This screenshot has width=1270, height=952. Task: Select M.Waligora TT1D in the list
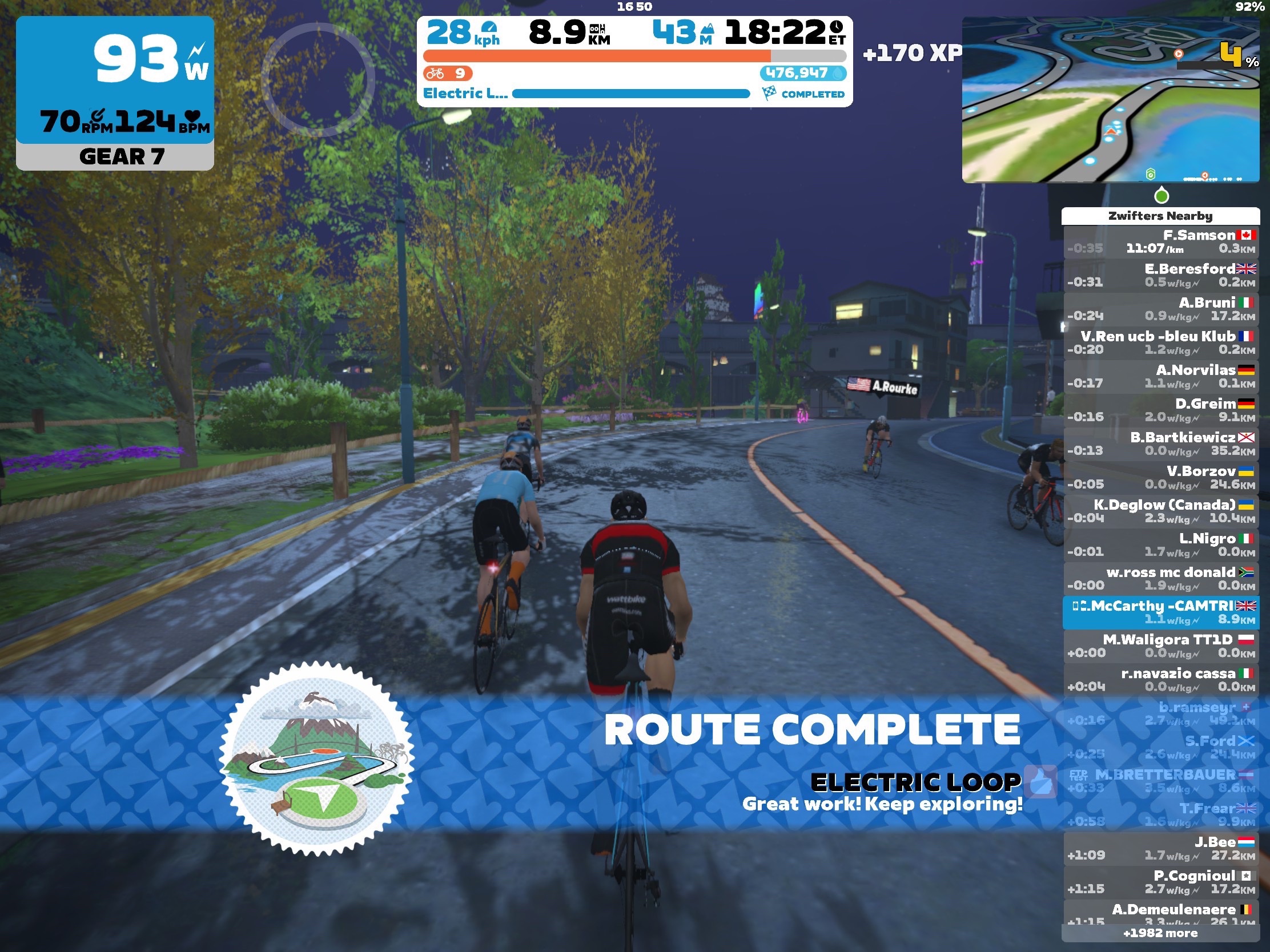(1160, 646)
